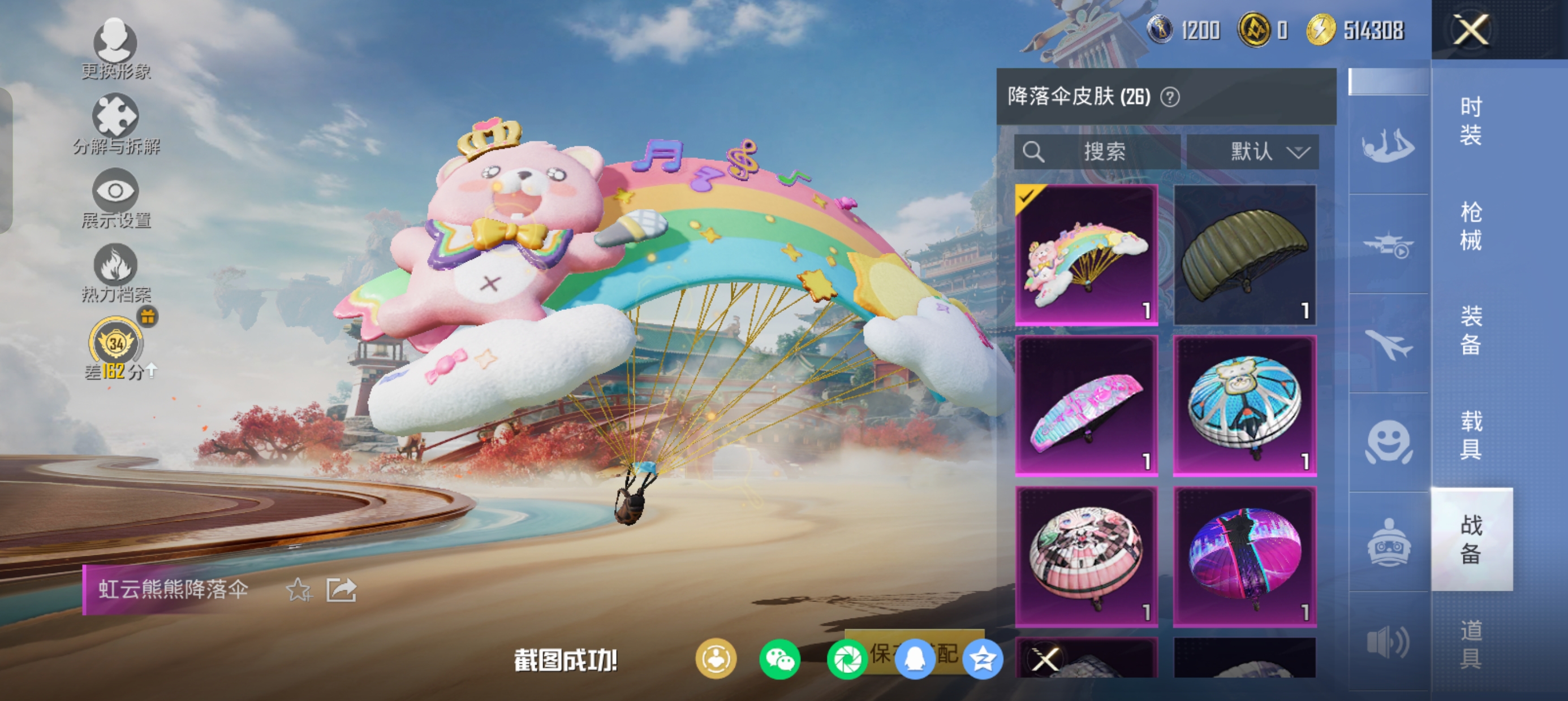Close the inventory screen with the X

tap(1471, 29)
